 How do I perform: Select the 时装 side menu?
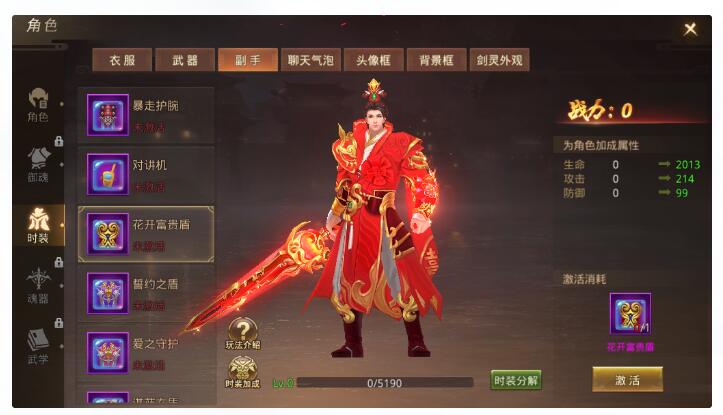[38, 226]
